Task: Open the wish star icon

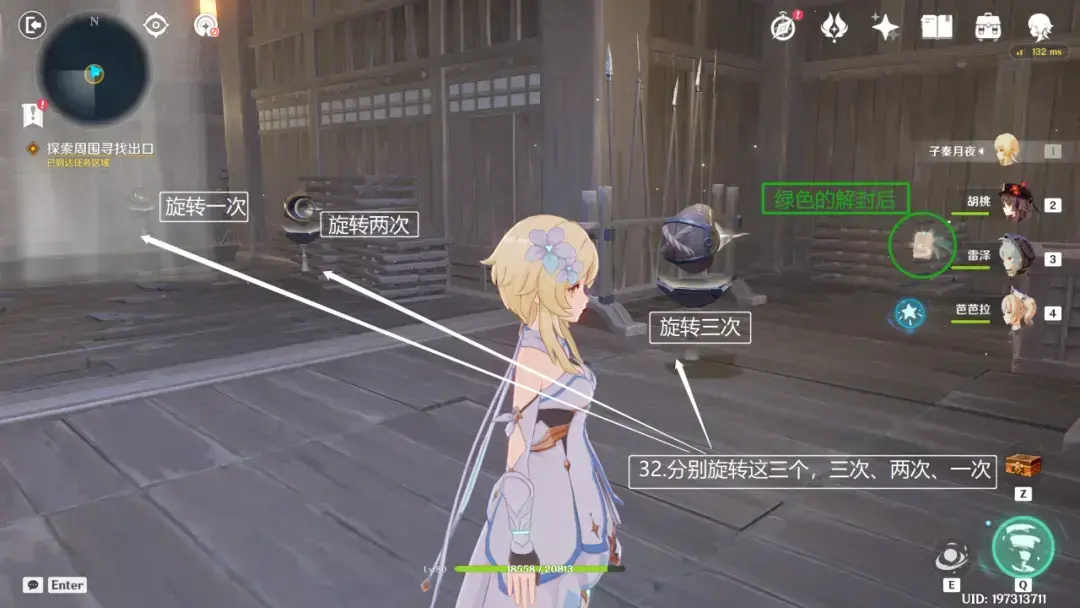Action: 885,27
